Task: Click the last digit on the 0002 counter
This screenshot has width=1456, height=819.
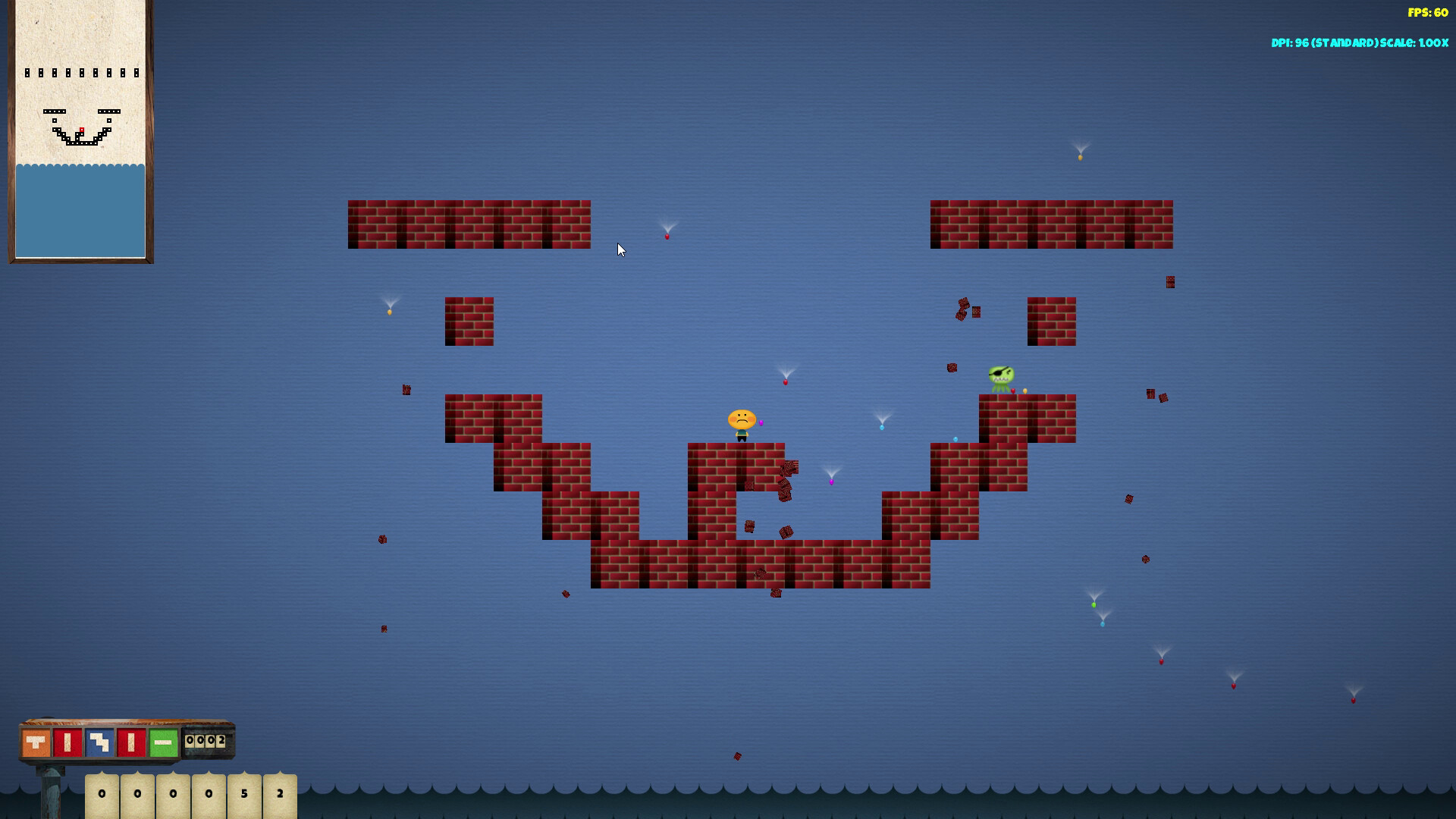Action: [x=220, y=741]
